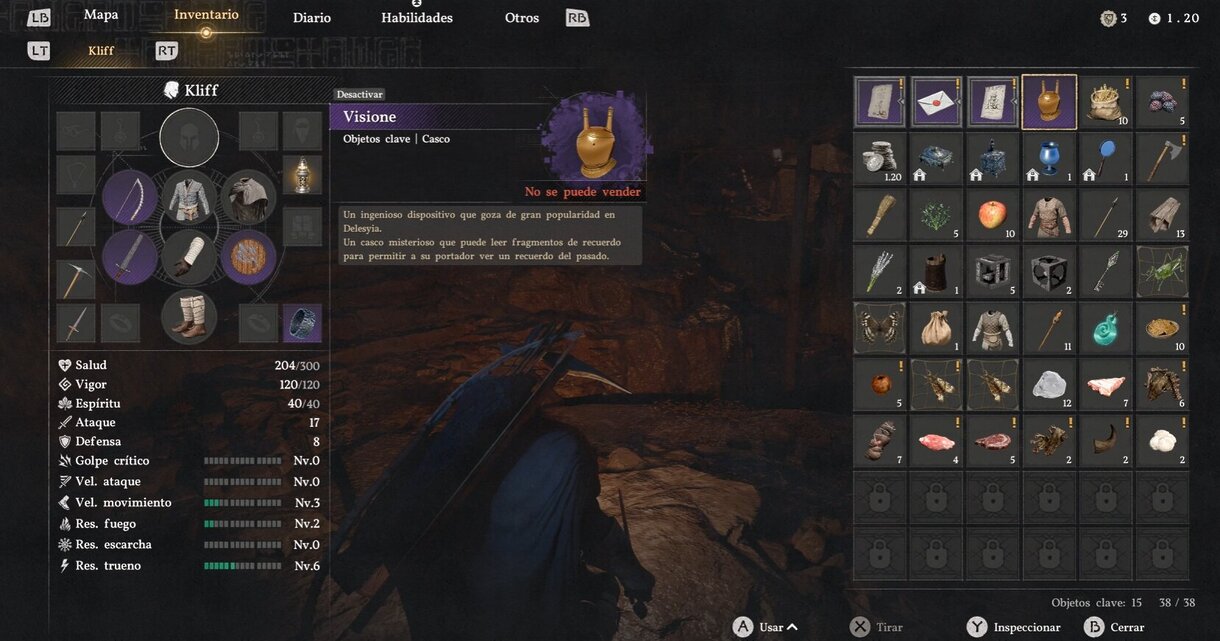The width and height of the screenshot is (1220, 641).
Task: Go to the Habilidades tab
Action: tap(417, 18)
